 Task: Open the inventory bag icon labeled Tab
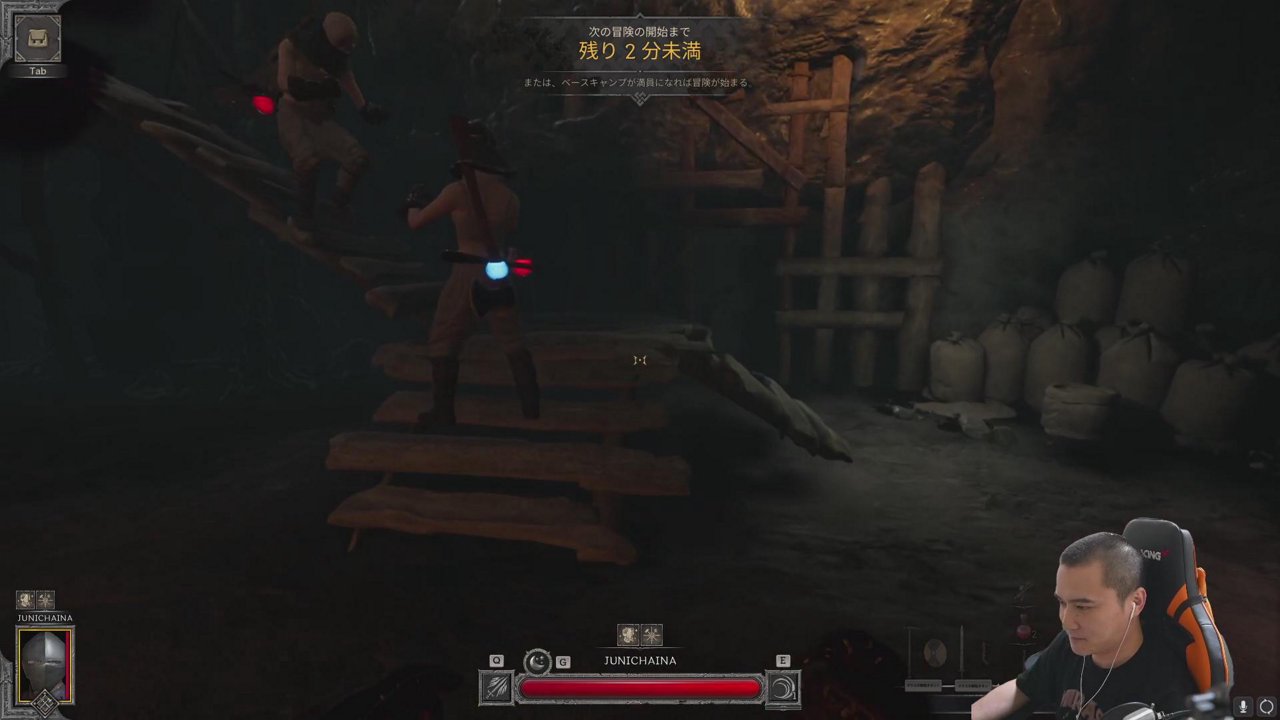[x=38, y=39]
